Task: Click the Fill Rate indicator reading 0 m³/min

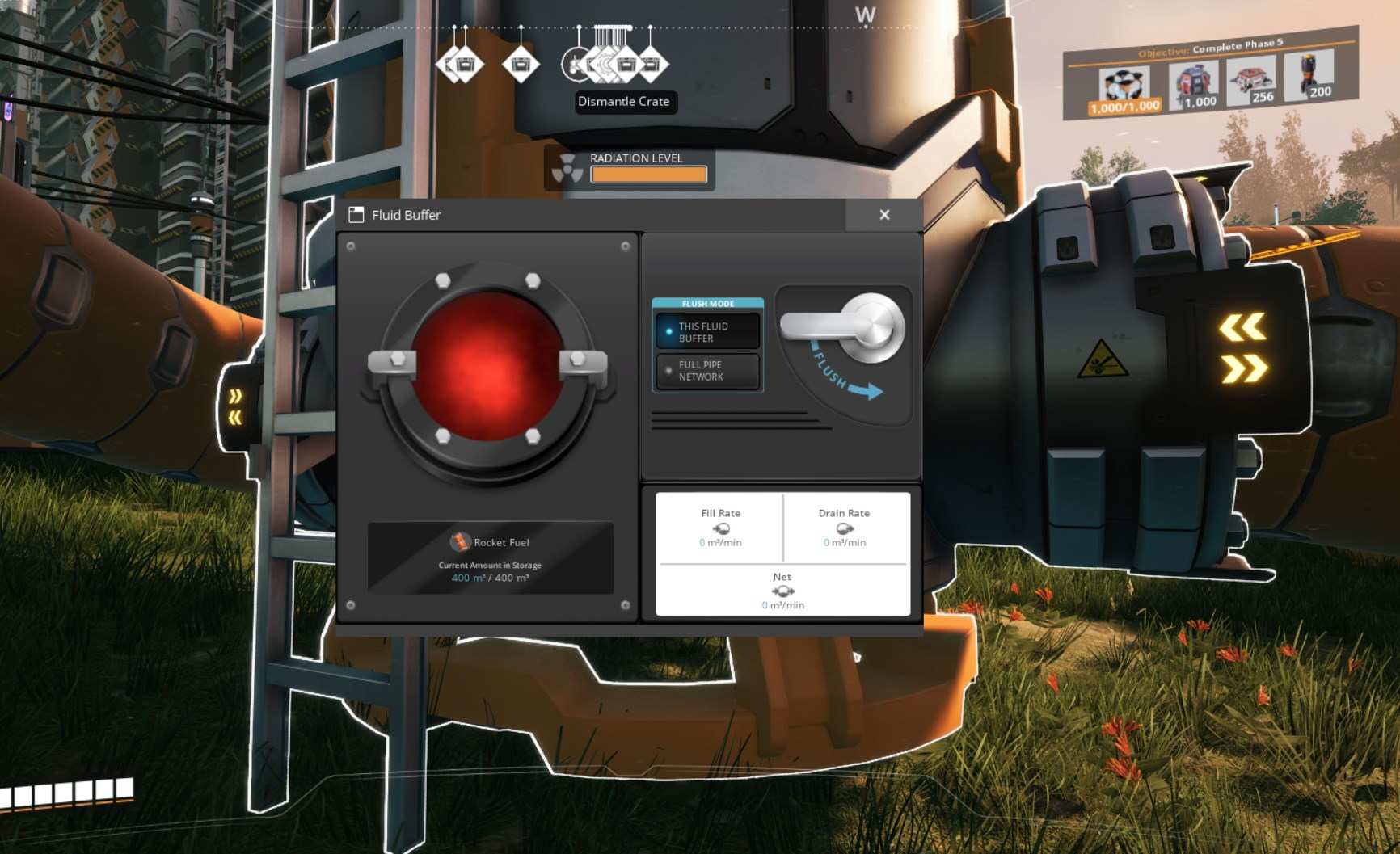Action: (x=719, y=528)
